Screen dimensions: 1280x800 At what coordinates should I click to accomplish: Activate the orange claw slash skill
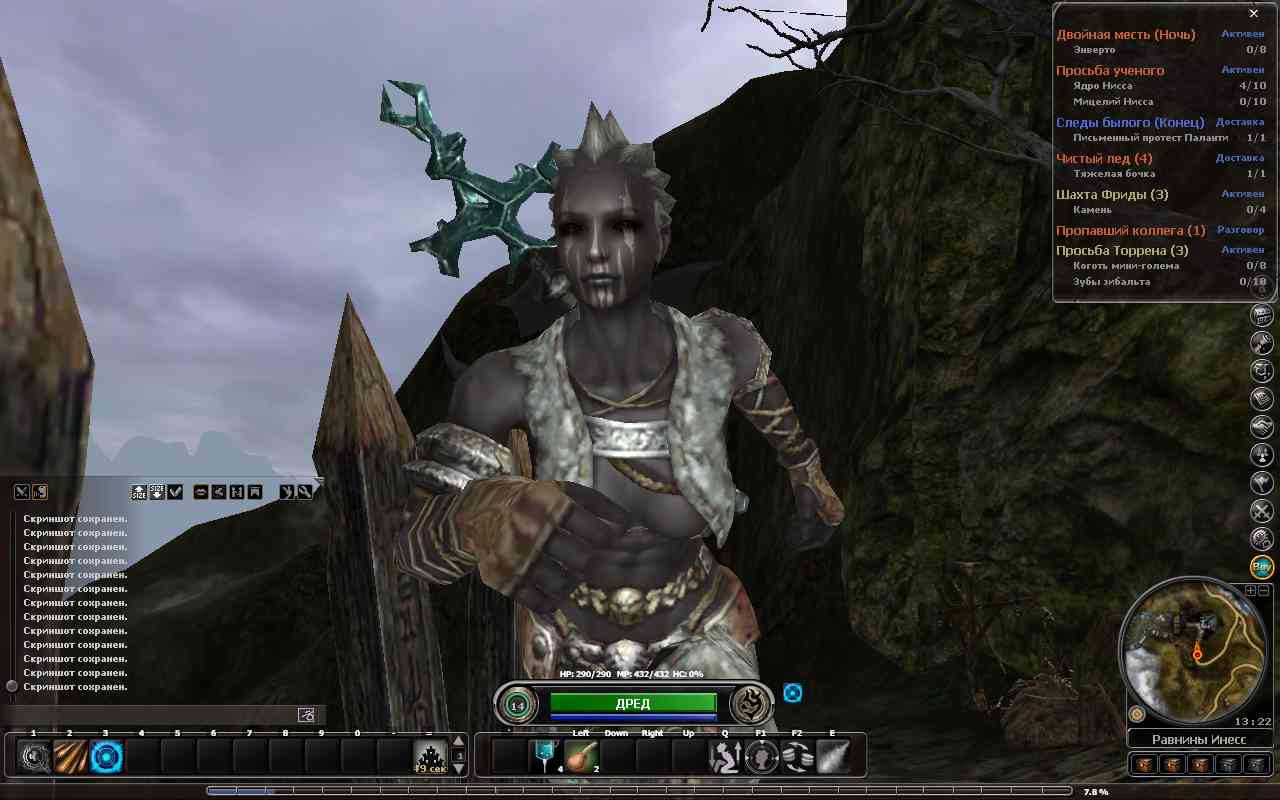coord(69,757)
